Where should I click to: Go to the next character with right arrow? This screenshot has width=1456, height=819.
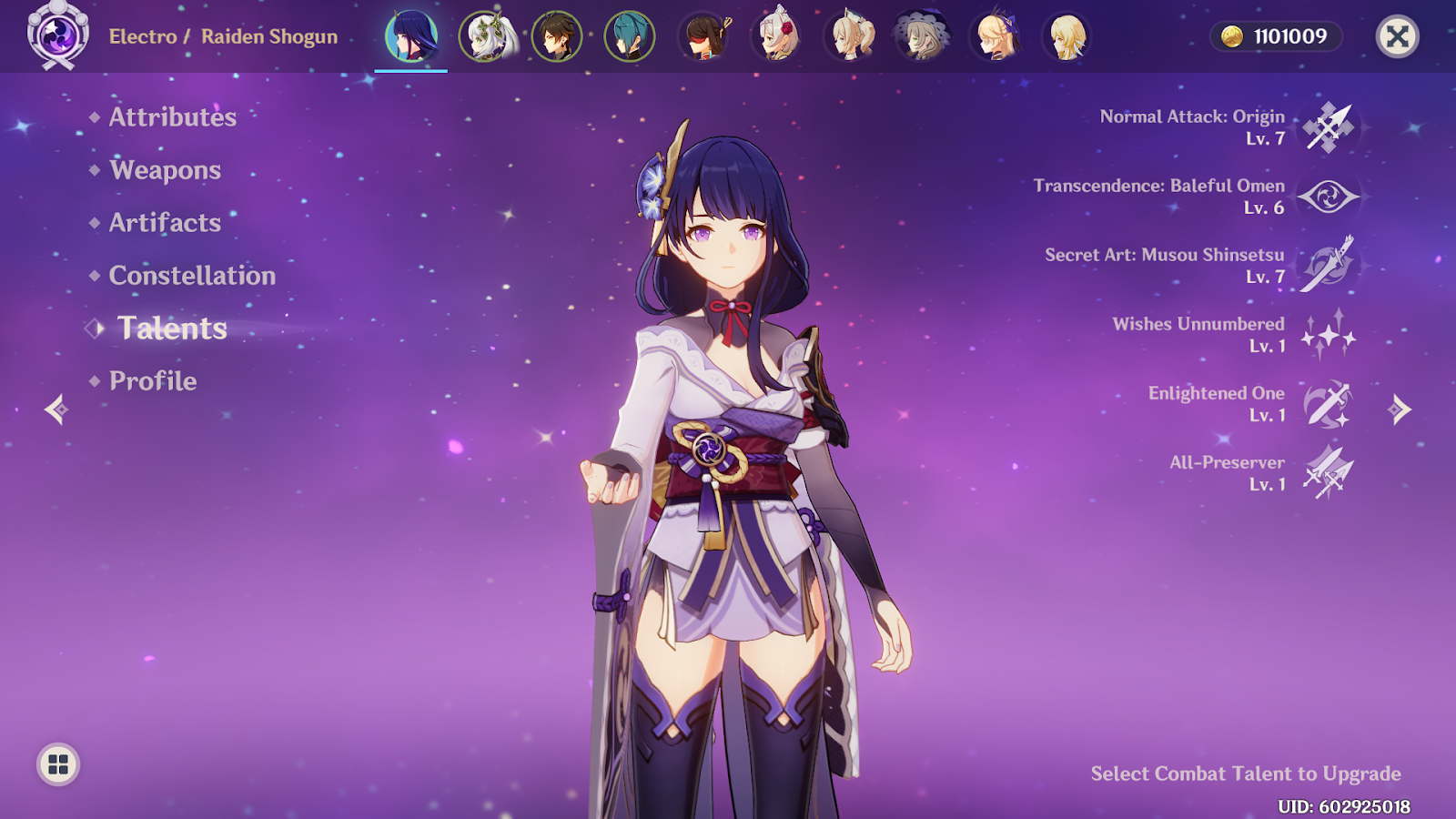click(x=1400, y=409)
